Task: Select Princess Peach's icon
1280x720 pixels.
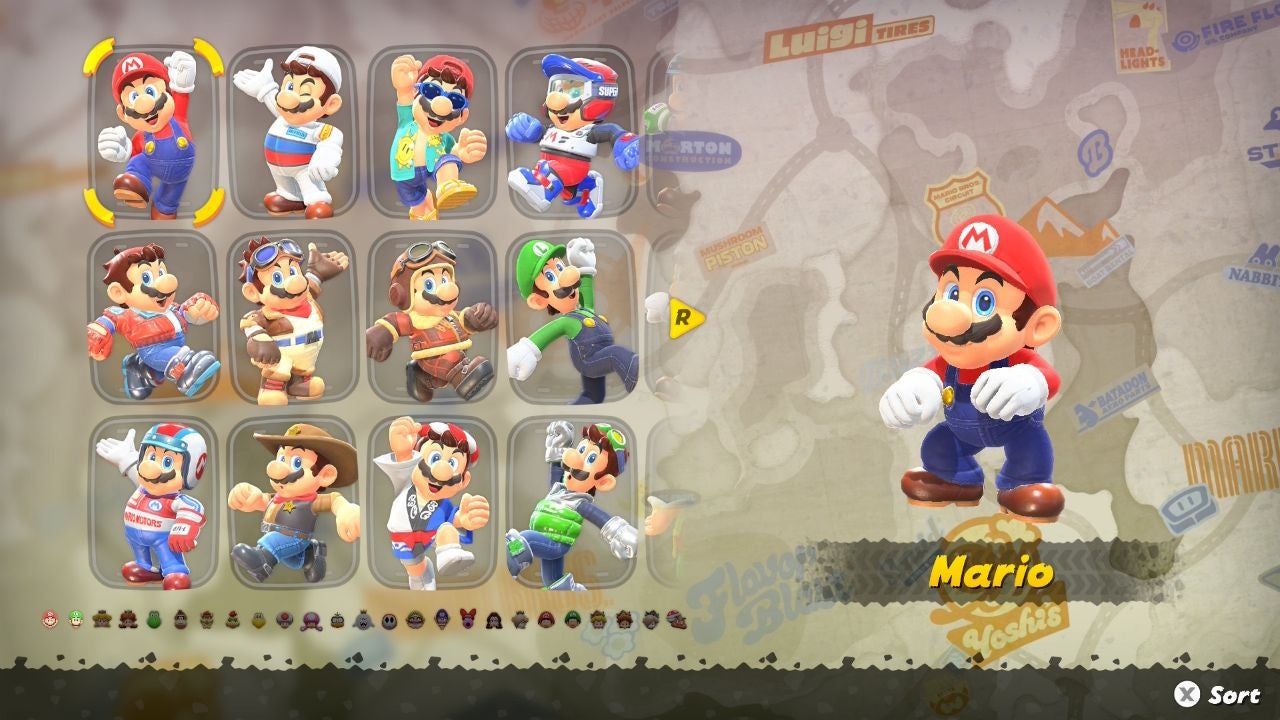Action: coord(103,620)
